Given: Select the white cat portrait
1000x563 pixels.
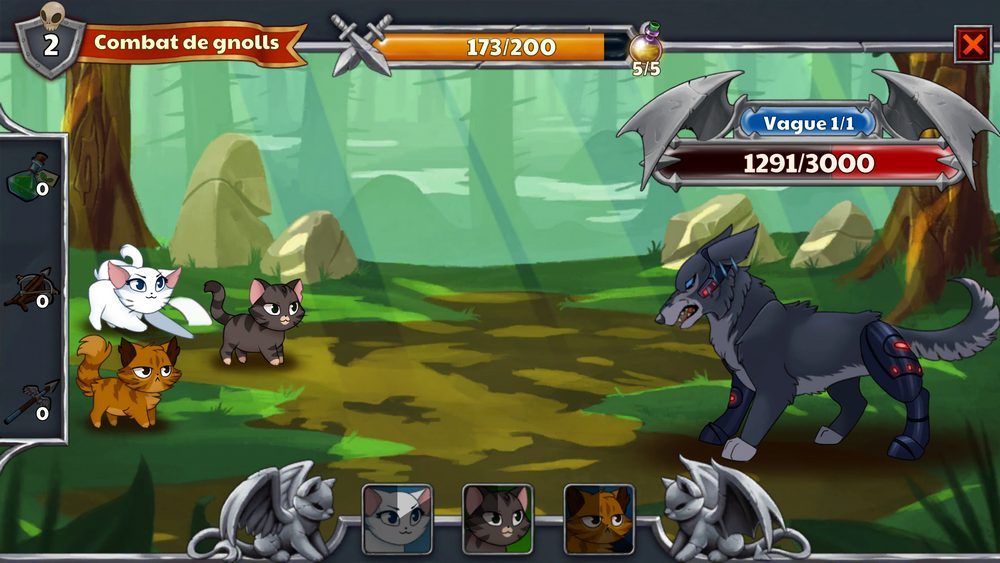Looking at the screenshot, I should click(x=397, y=518).
